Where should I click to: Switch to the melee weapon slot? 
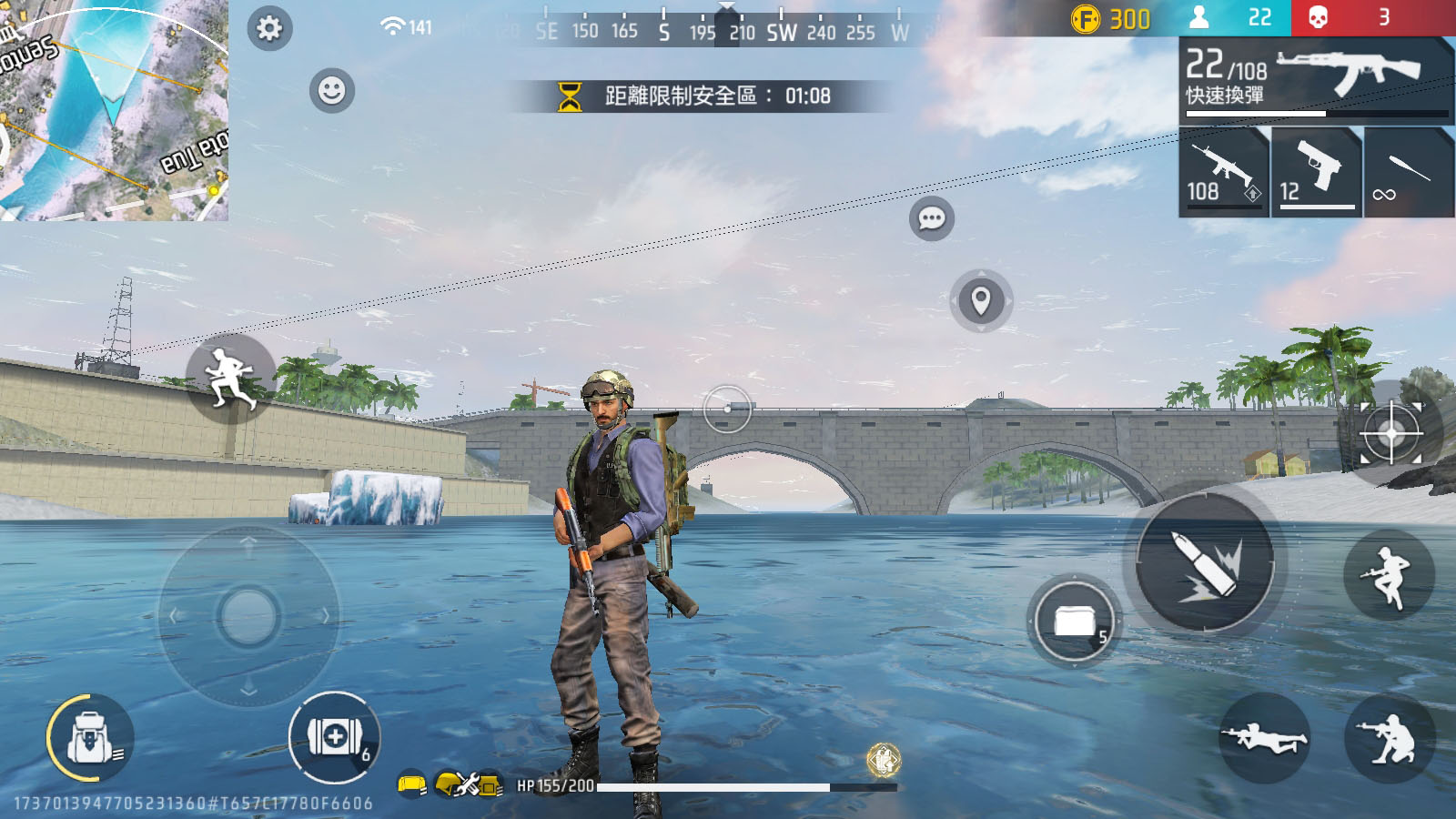pyautogui.click(x=1408, y=172)
